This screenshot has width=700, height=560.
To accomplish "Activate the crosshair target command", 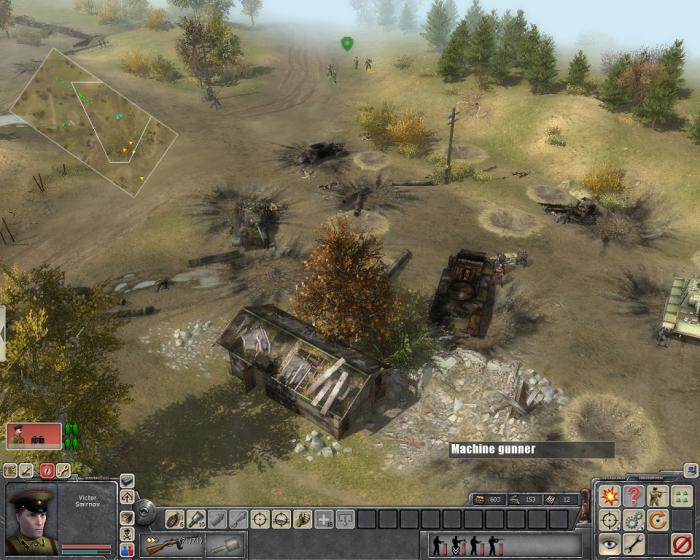I will point(610,520).
